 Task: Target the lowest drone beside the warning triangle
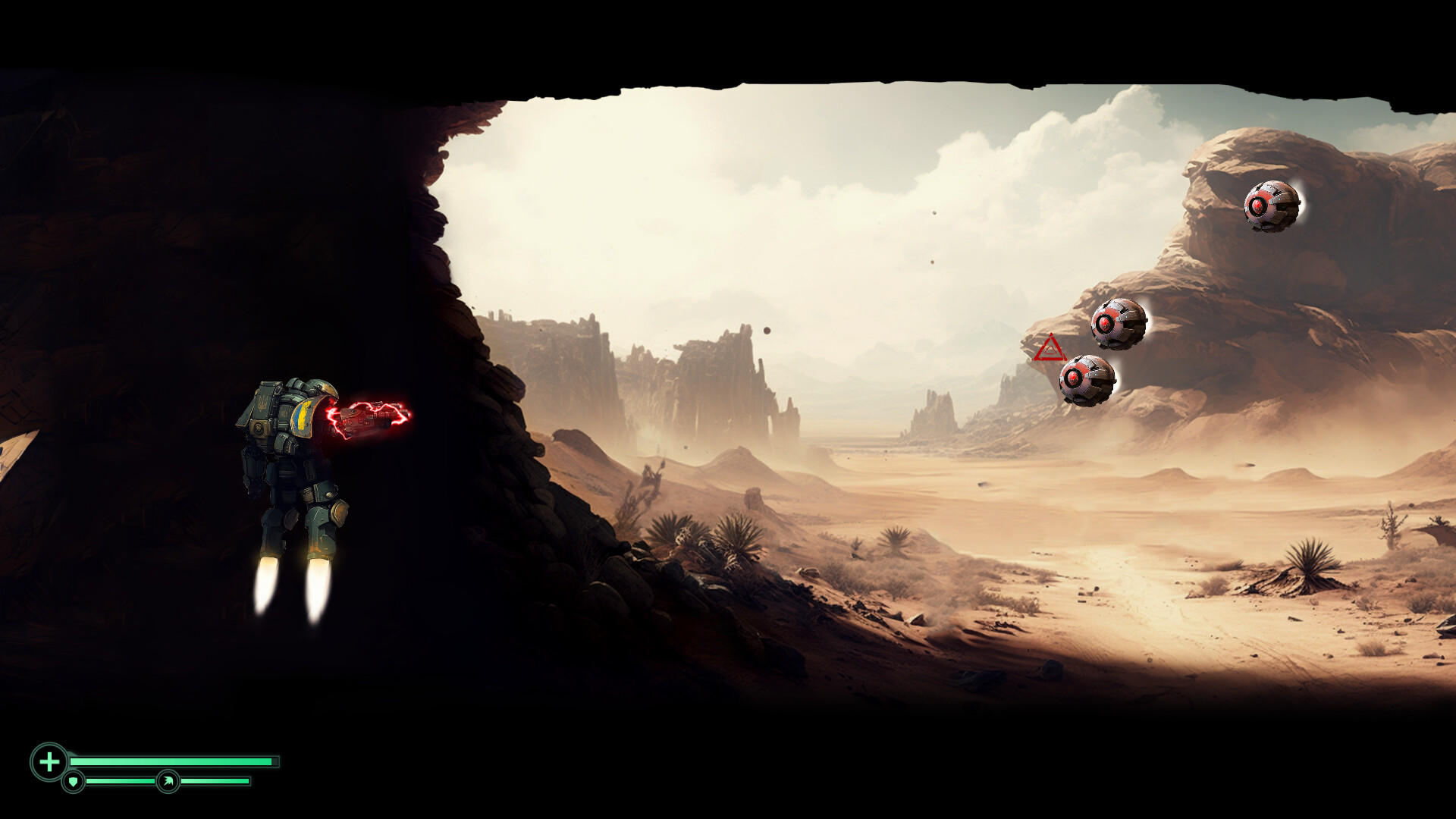tap(1086, 379)
